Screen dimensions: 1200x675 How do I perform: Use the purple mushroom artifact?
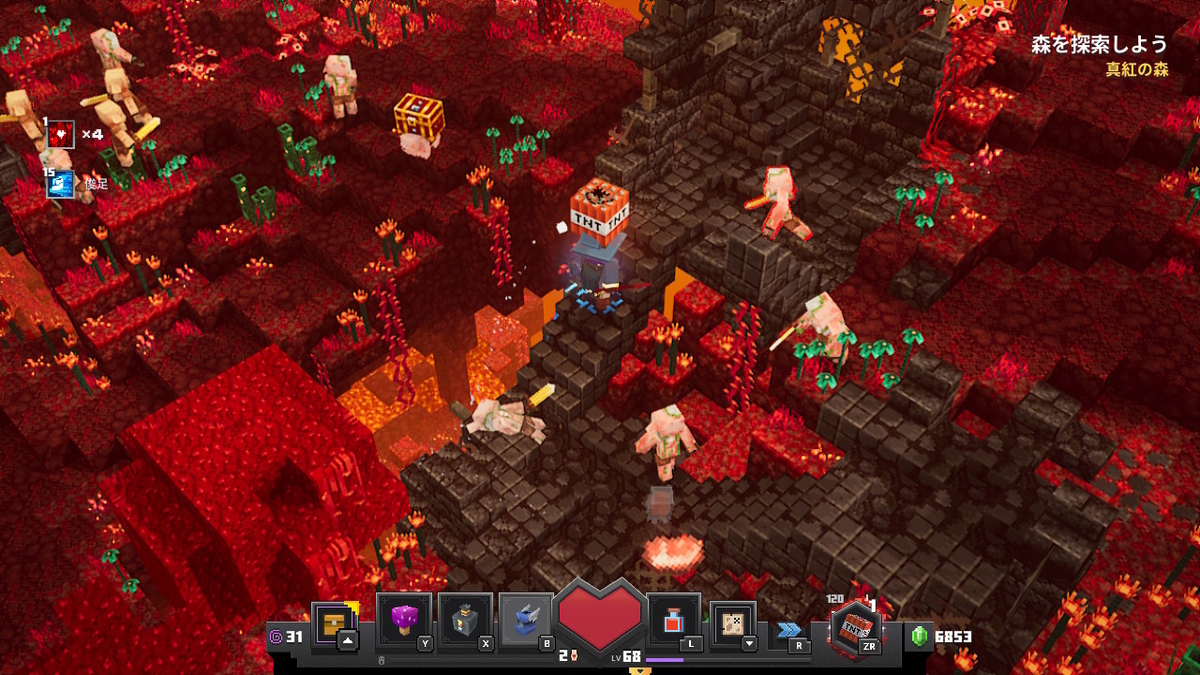(x=404, y=619)
